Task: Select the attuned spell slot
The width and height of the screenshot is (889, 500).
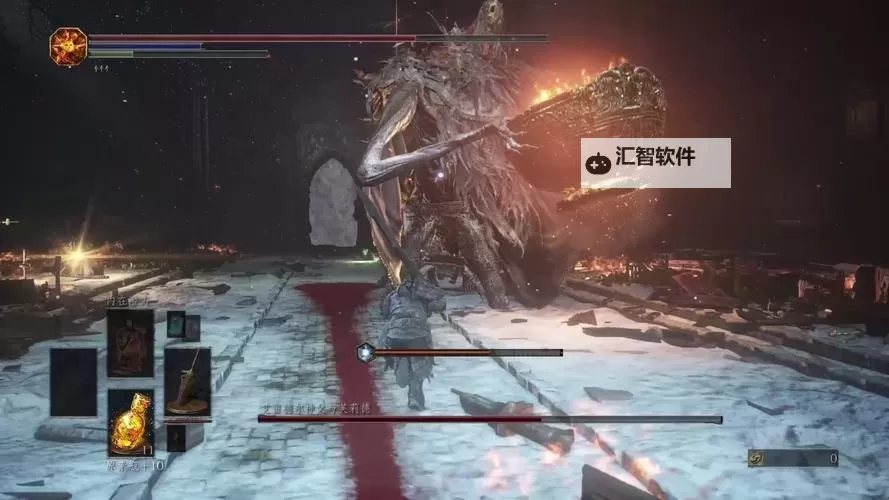Action: point(131,342)
